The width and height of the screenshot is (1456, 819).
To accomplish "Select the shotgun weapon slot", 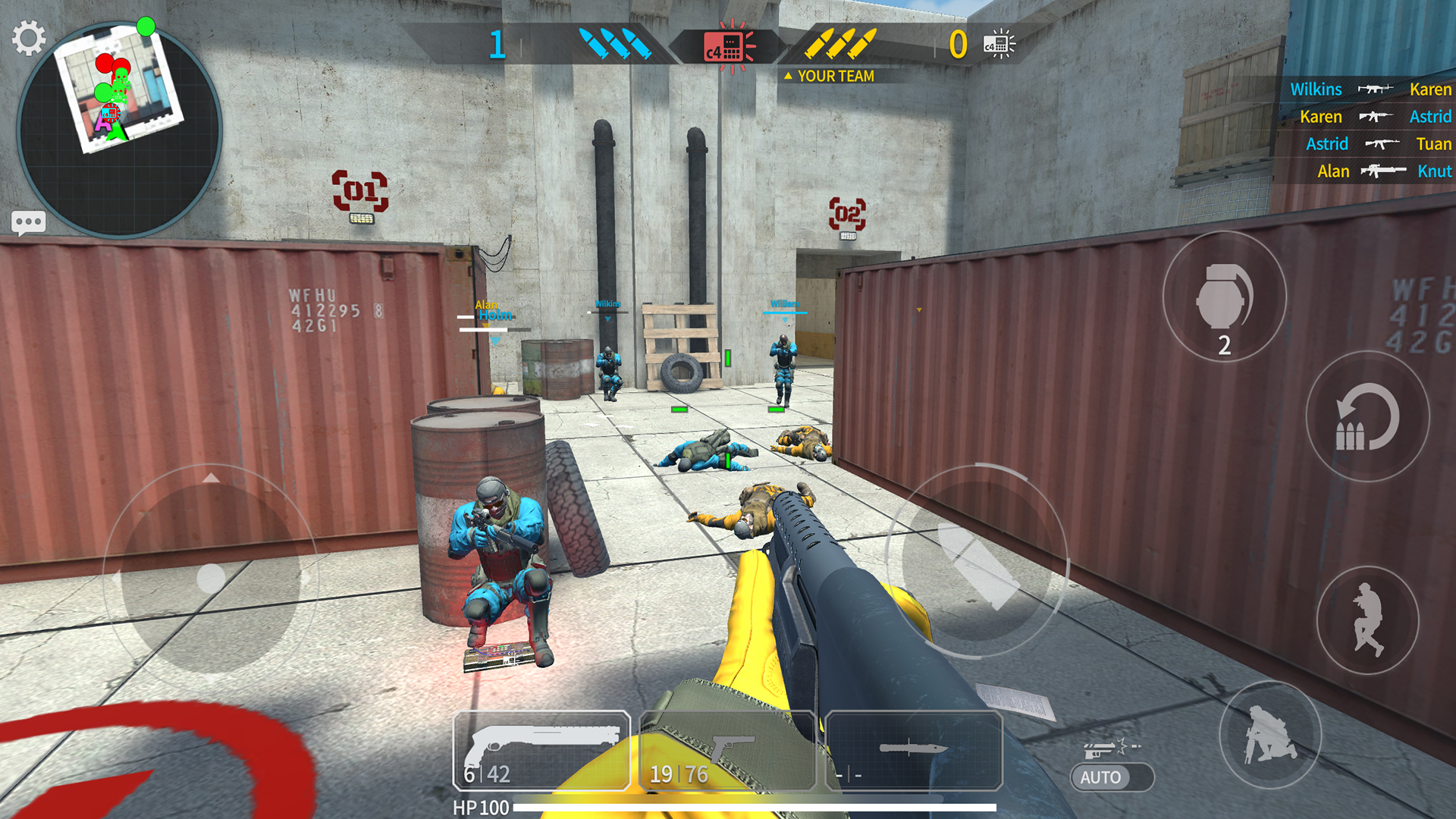I will coord(541,751).
